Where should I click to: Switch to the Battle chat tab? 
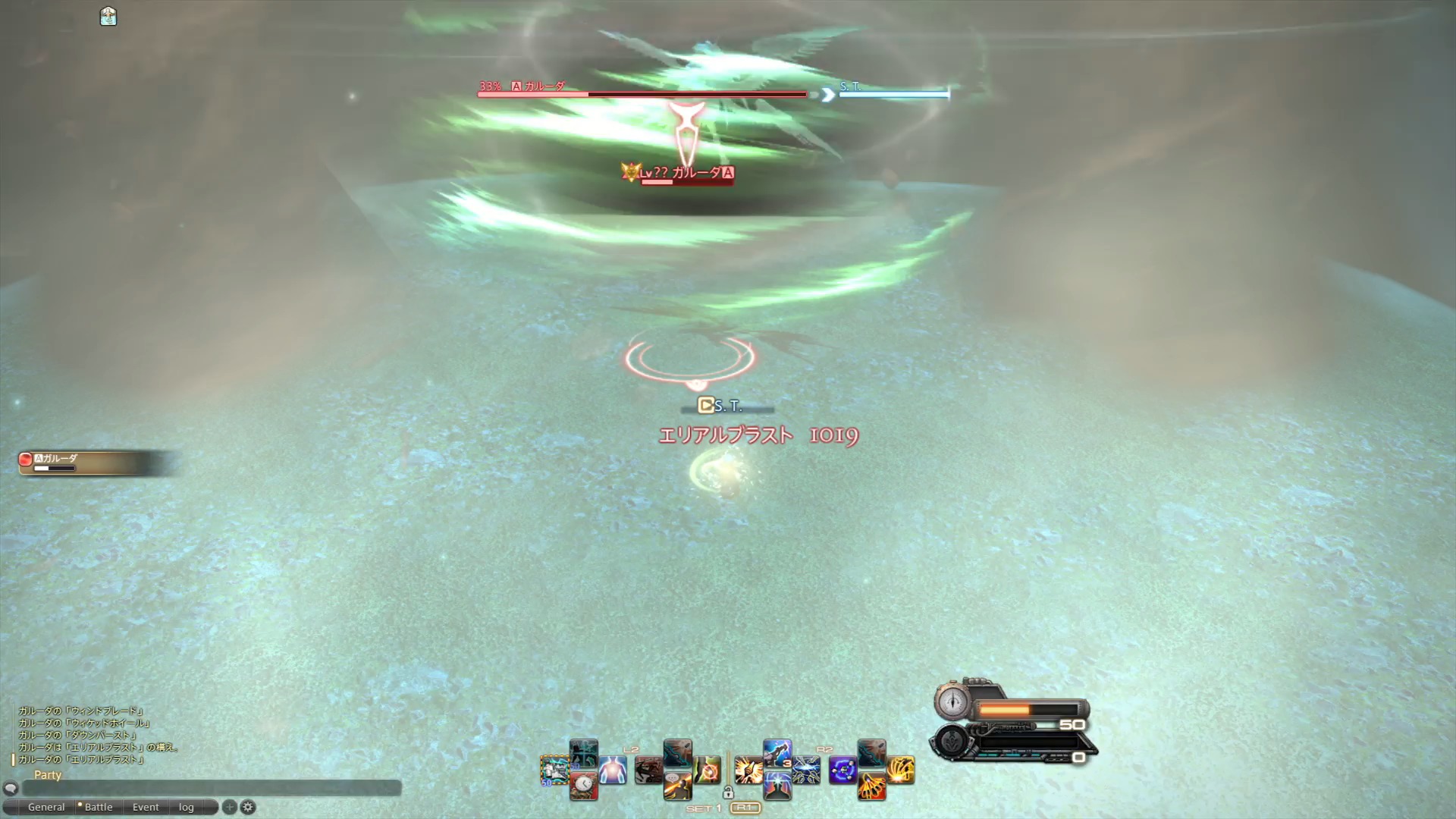pos(98,807)
